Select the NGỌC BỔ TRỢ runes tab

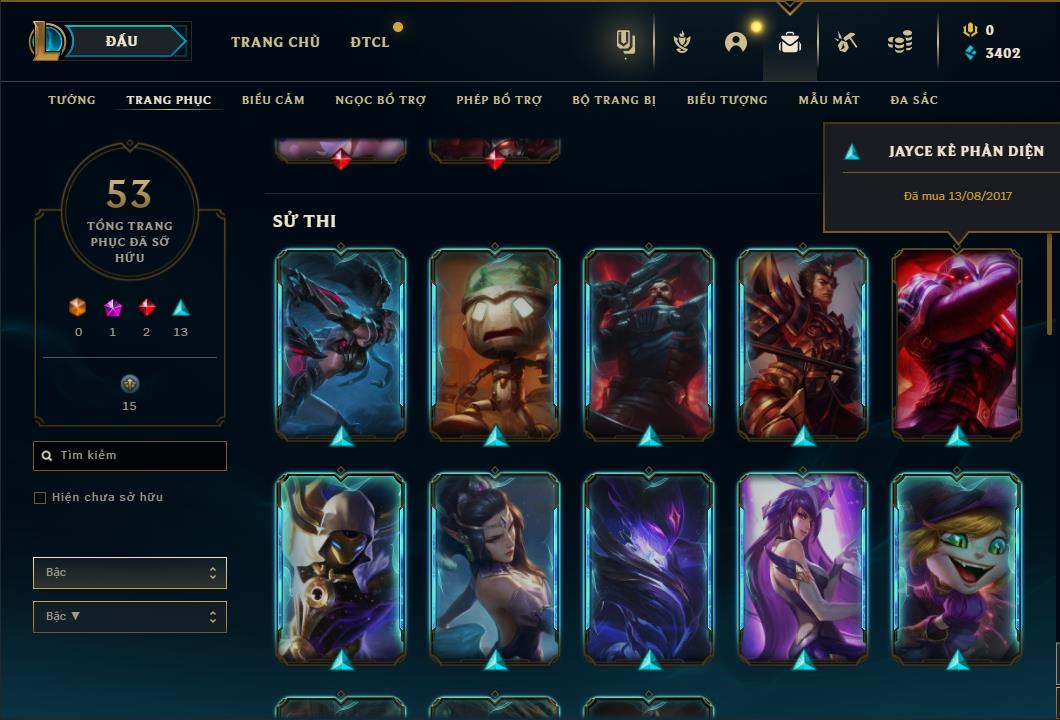click(x=380, y=100)
